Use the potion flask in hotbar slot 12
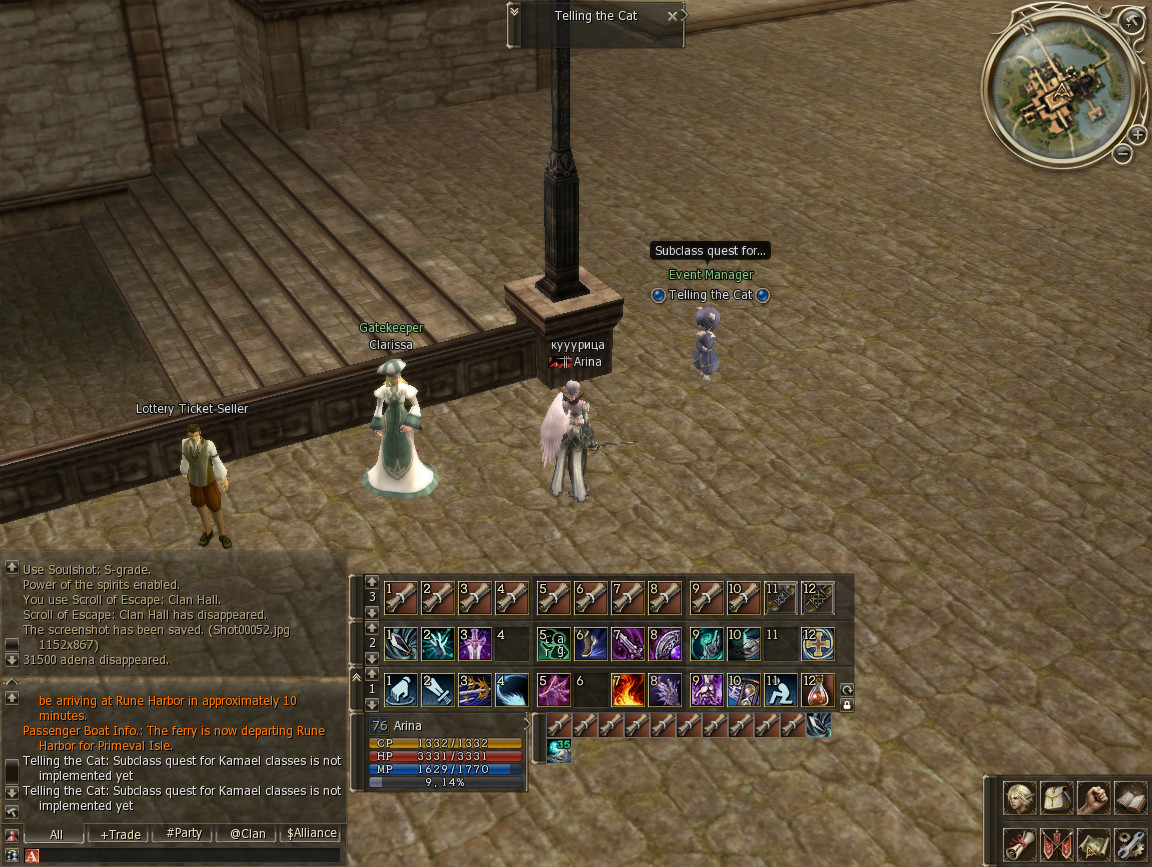1152x867 pixels. point(818,689)
